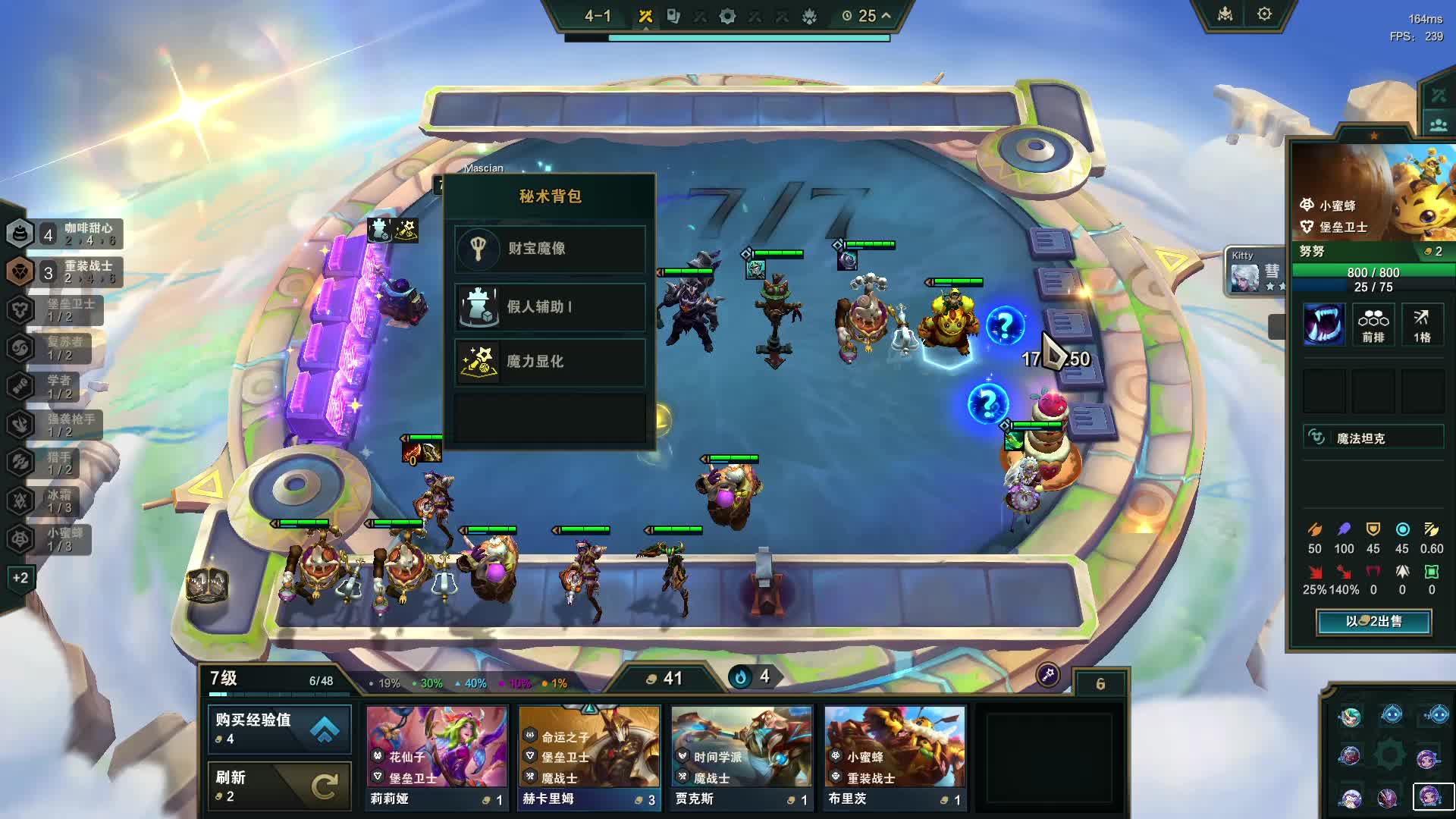This screenshot has height=819, width=1456.
Task: View the 魔法坦克 role entry
Action: [1373, 438]
